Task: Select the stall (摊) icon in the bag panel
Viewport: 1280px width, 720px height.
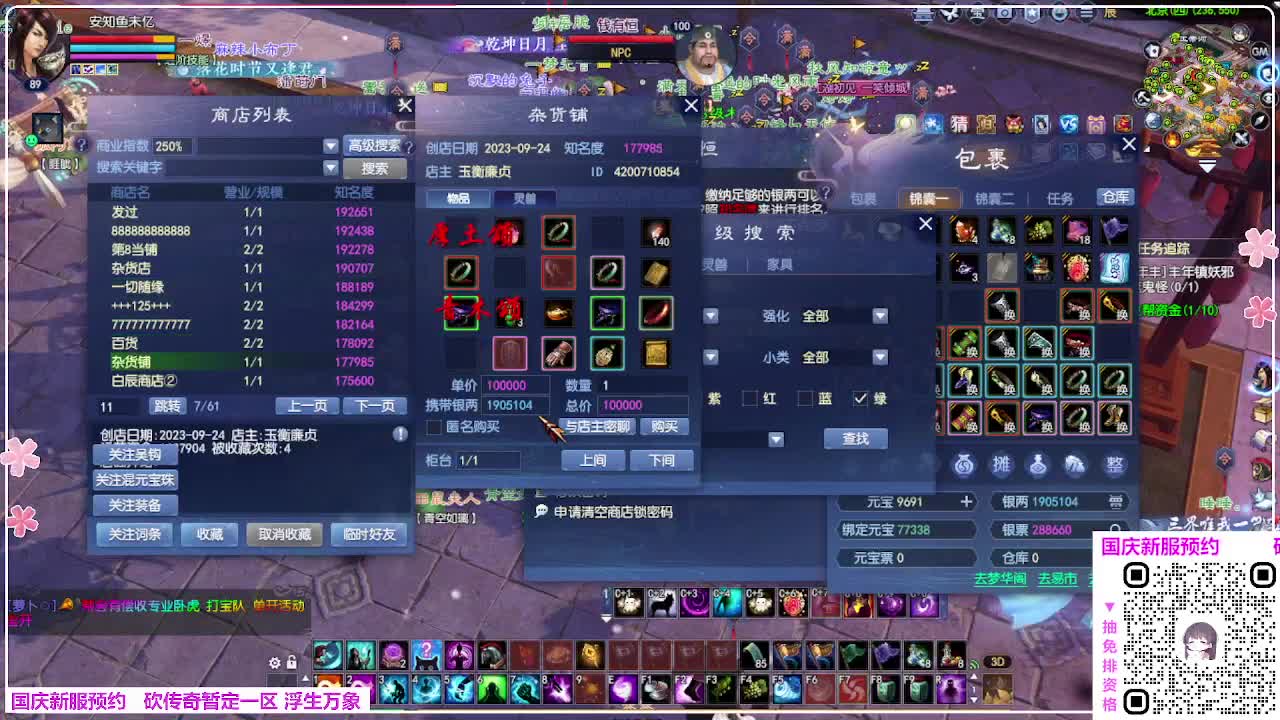Action: [x=1001, y=464]
